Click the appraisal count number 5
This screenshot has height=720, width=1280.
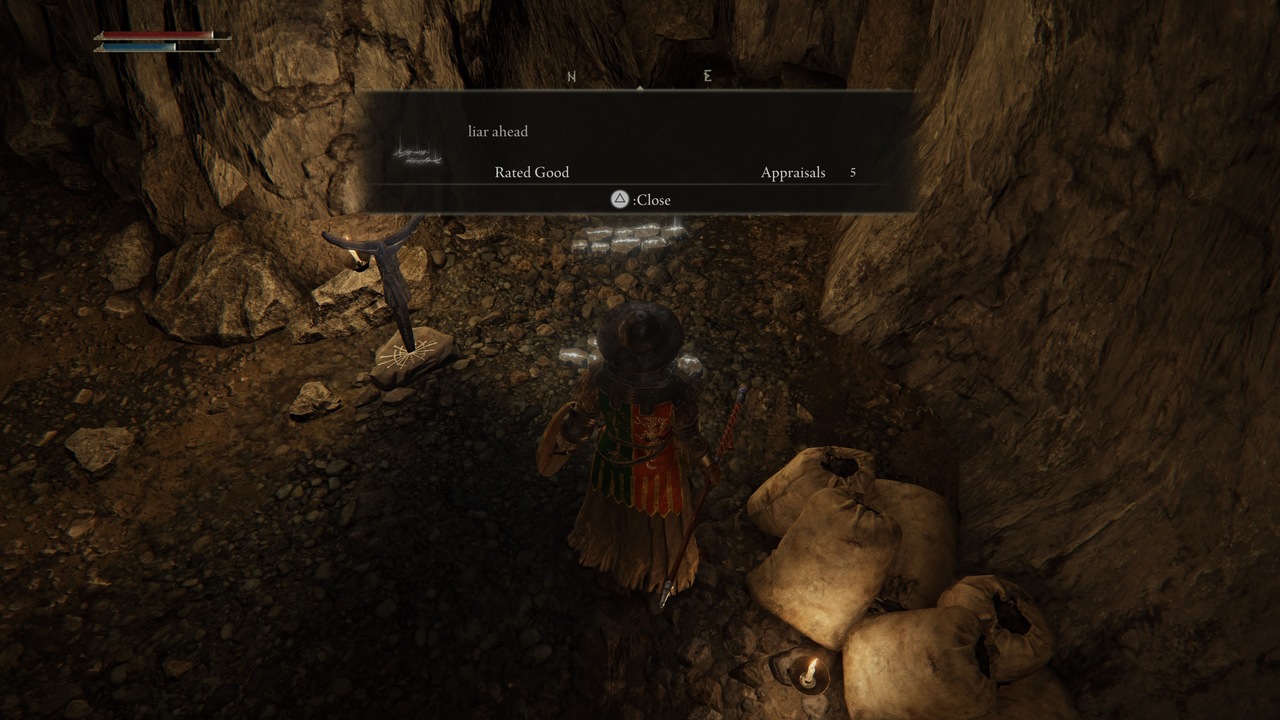click(x=853, y=172)
